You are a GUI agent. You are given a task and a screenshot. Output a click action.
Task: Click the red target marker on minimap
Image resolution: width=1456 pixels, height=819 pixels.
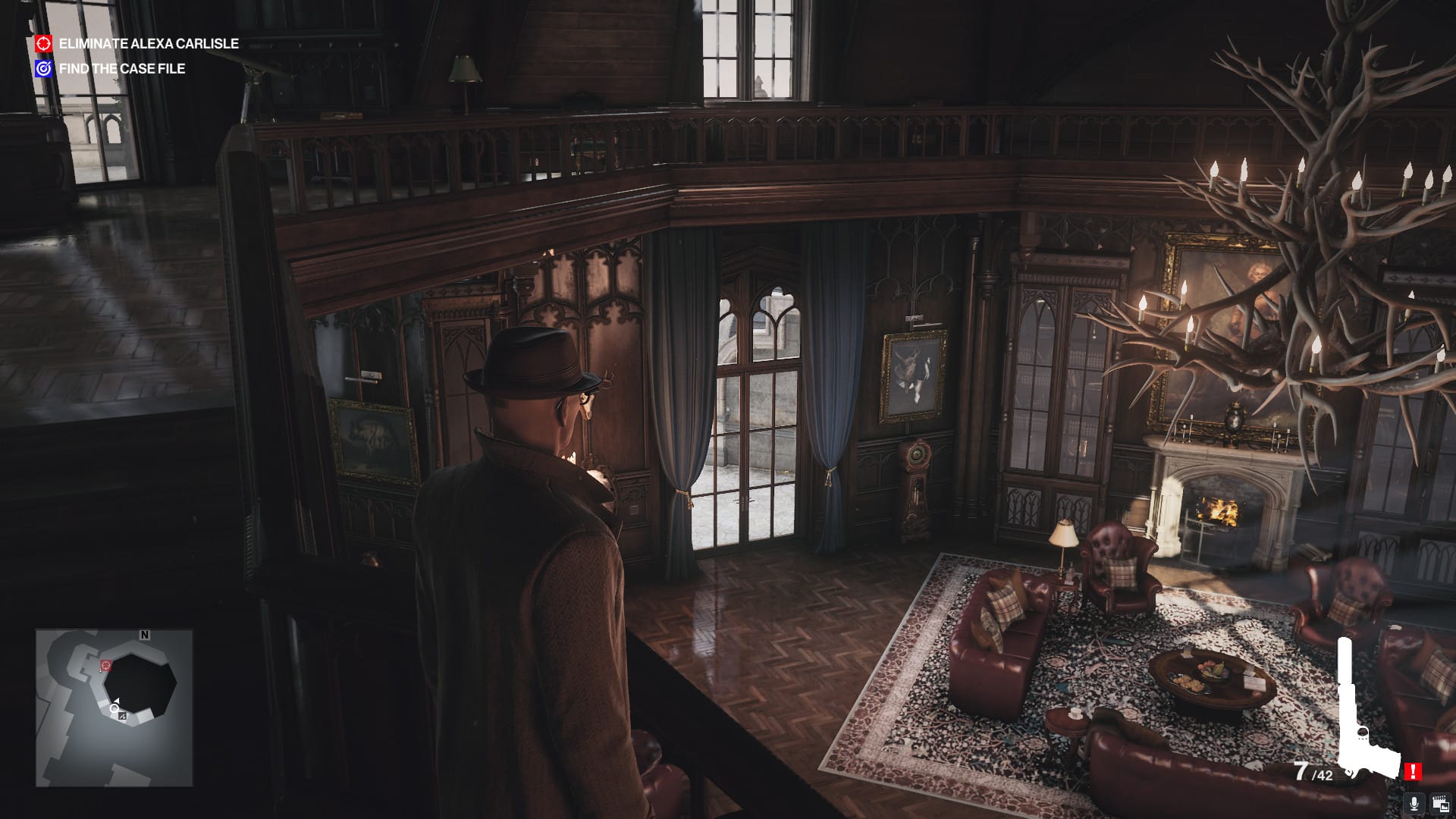[x=105, y=665]
